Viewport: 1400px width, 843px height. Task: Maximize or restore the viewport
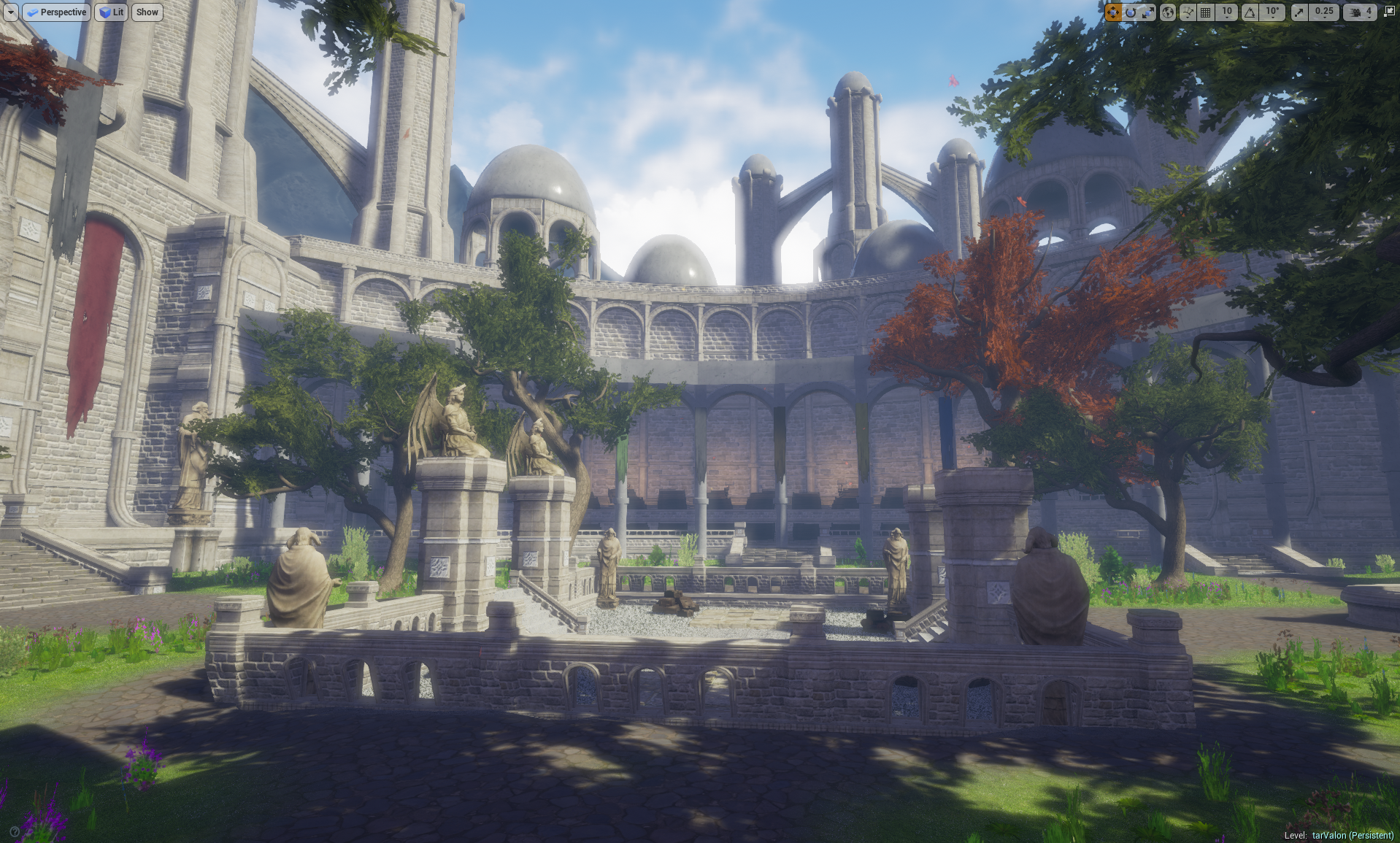click(x=1389, y=12)
